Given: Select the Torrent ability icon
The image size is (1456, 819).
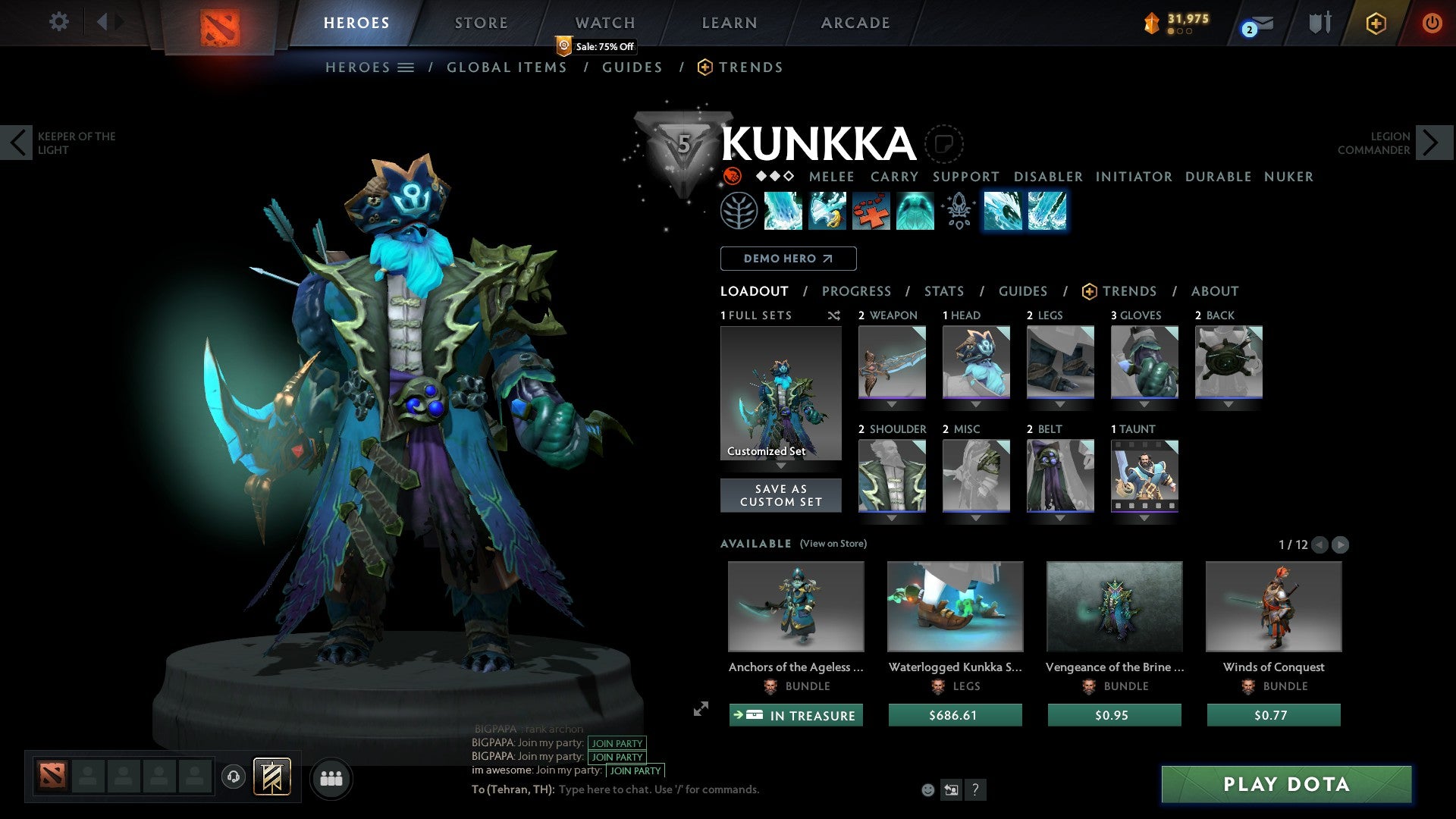Looking at the screenshot, I should coord(783,211).
